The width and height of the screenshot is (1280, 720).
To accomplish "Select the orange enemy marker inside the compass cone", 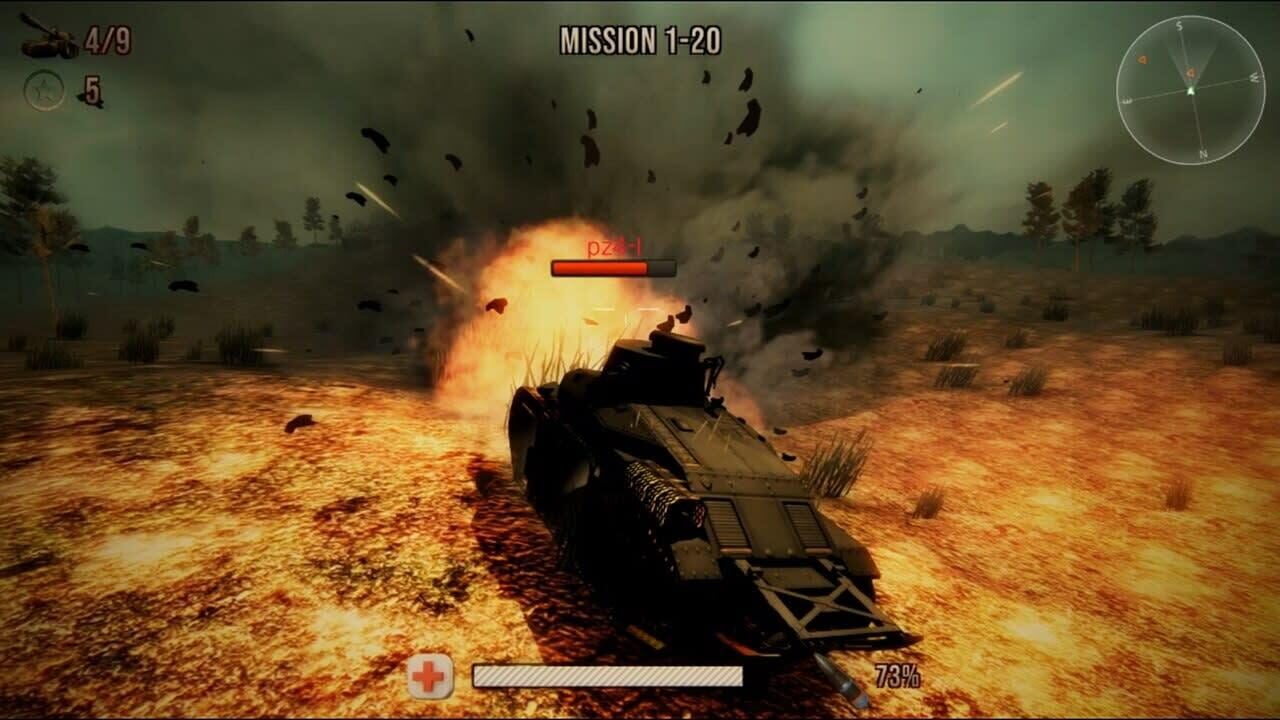I will [x=1191, y=73].
